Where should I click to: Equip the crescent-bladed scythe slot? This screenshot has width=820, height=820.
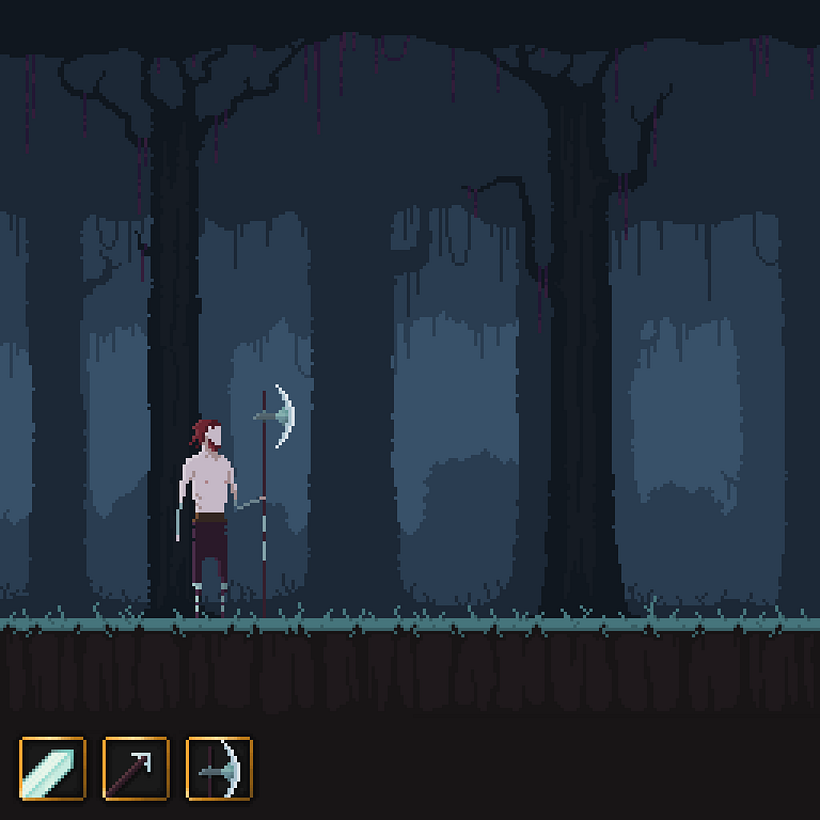tap(219, 769)
